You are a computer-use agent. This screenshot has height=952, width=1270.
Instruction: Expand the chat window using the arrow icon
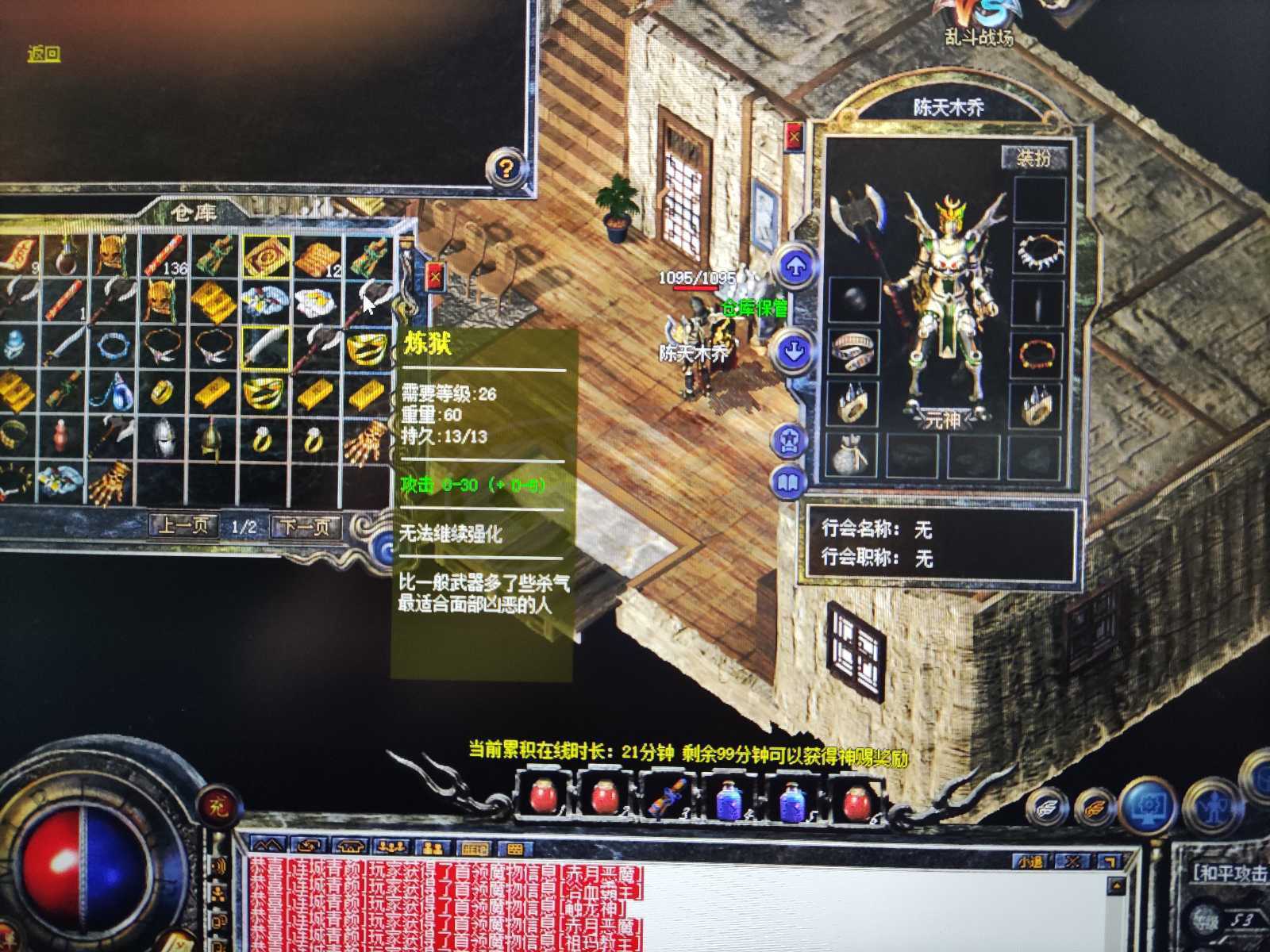pos(1110,859)
